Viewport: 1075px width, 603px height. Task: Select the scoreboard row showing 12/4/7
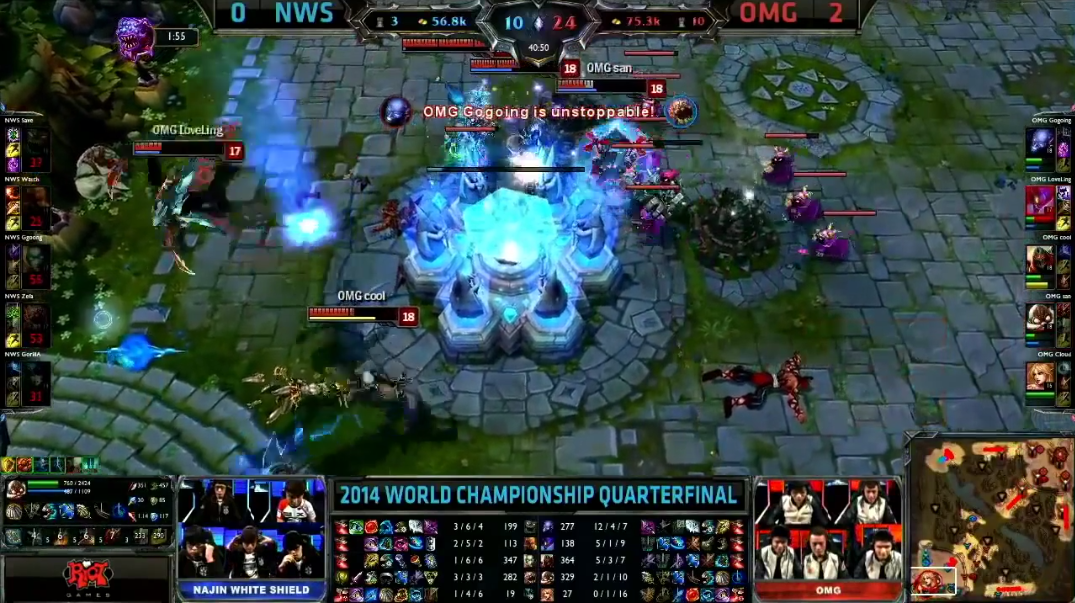pyautogui.click(x=610, y=527)
